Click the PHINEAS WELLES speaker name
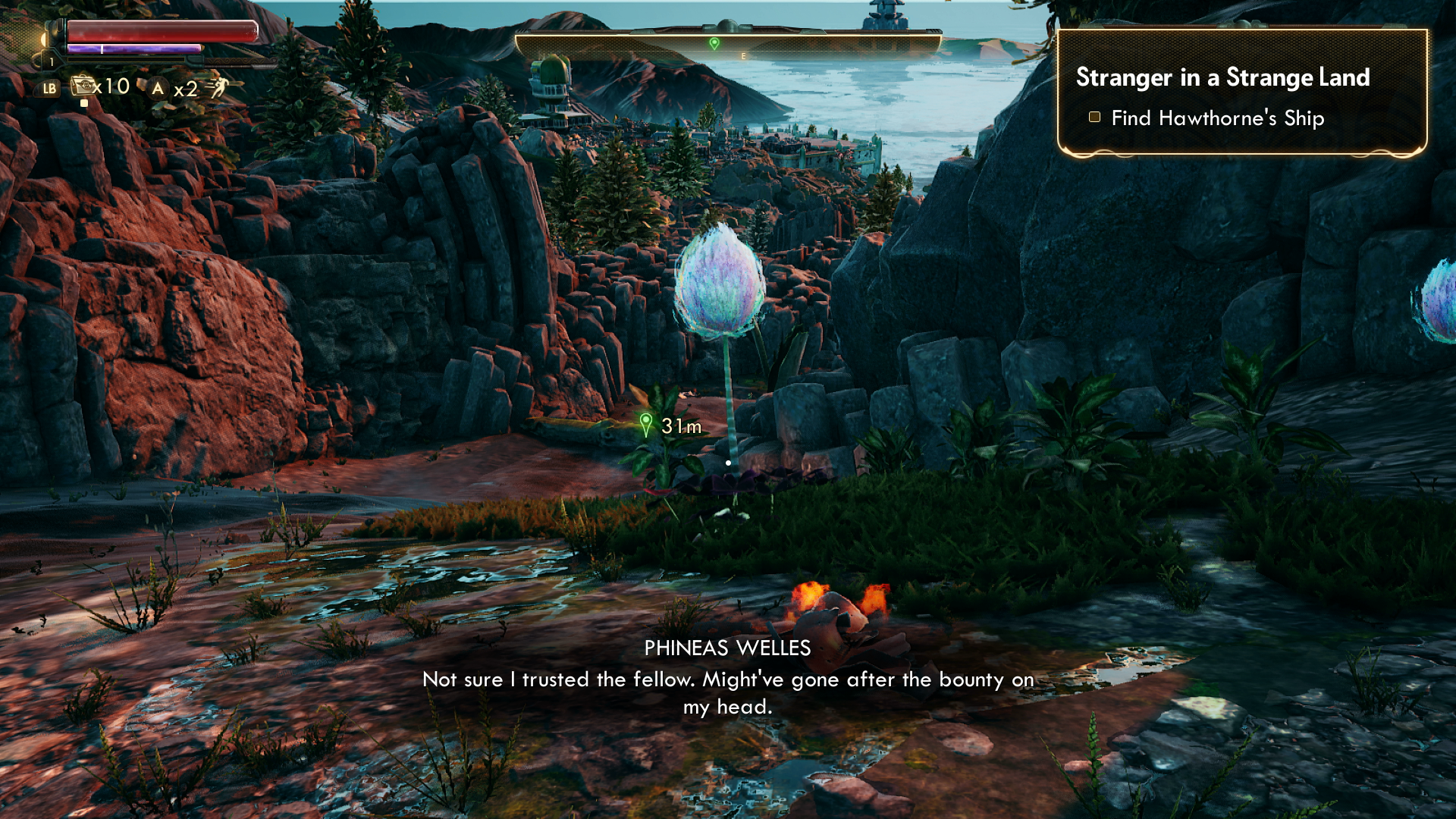The height and width of the screenshot is (819, 1456). coord(727,648)
